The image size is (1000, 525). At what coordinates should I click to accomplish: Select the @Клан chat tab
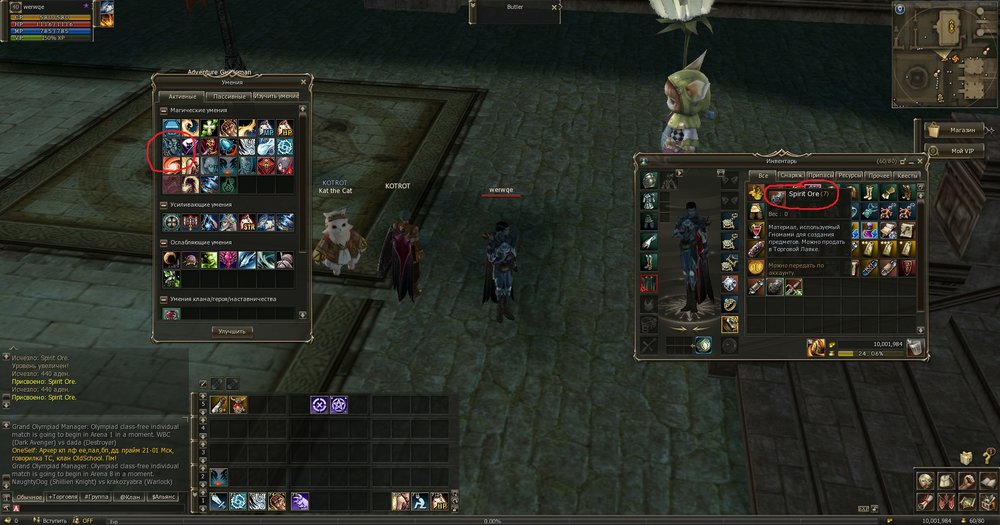(x=130, y=496)
